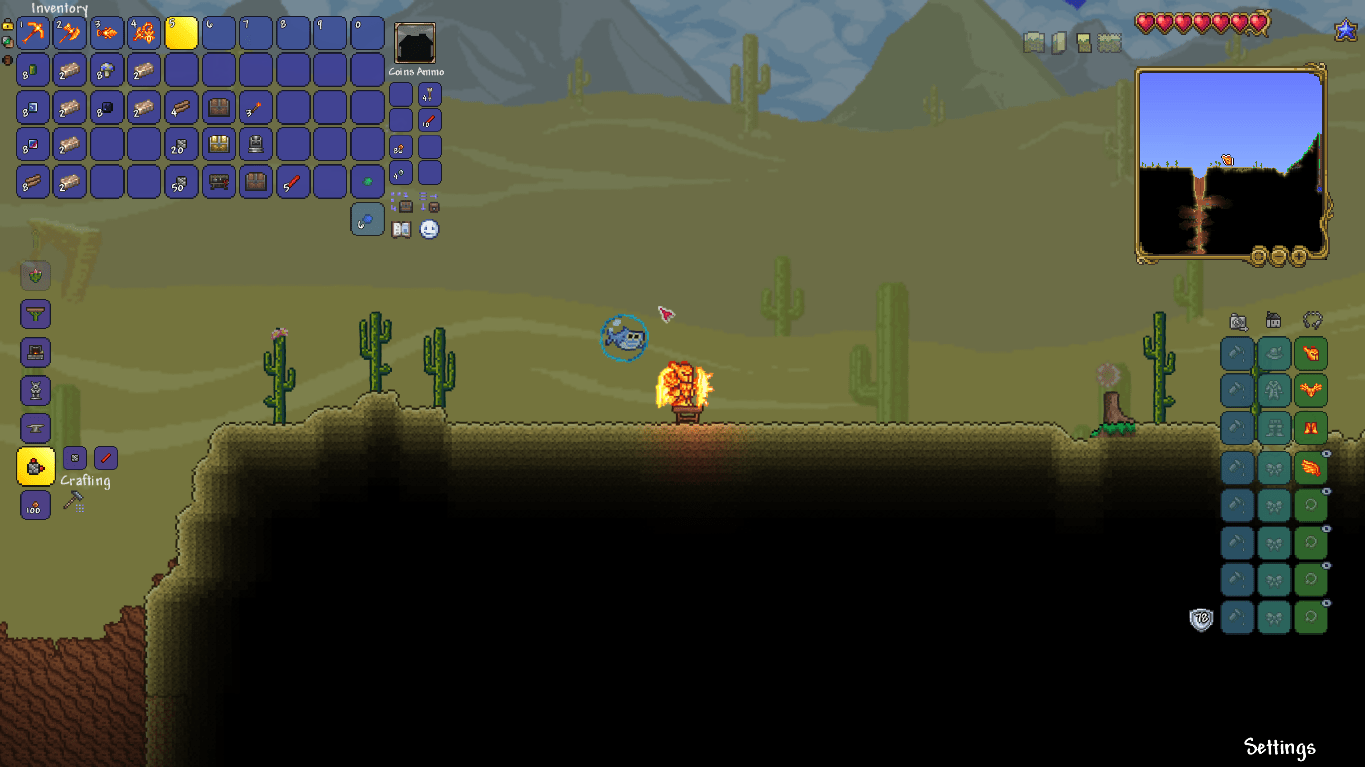Choose the furnace crafting recipe
Viewport: 1365px width, 767px height.
click(x=36, y=352)
